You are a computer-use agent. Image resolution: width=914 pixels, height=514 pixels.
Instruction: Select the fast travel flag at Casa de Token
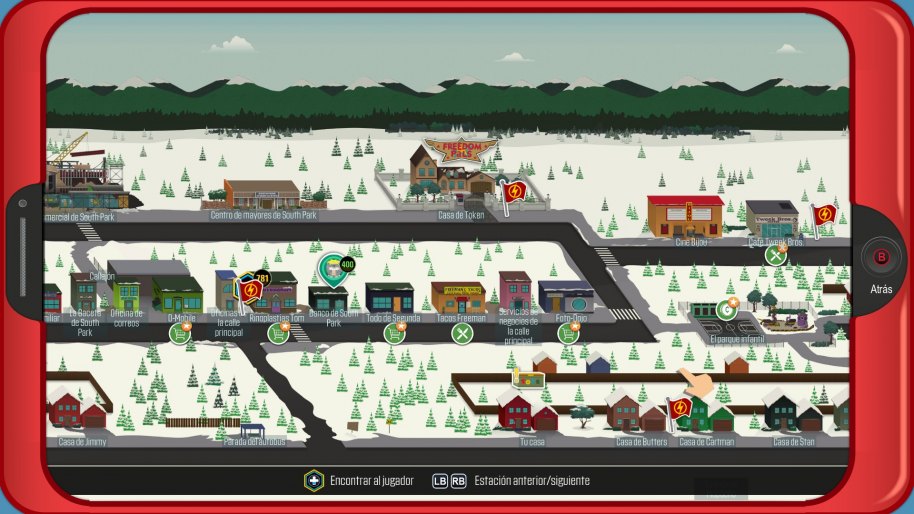click(514, 191)
